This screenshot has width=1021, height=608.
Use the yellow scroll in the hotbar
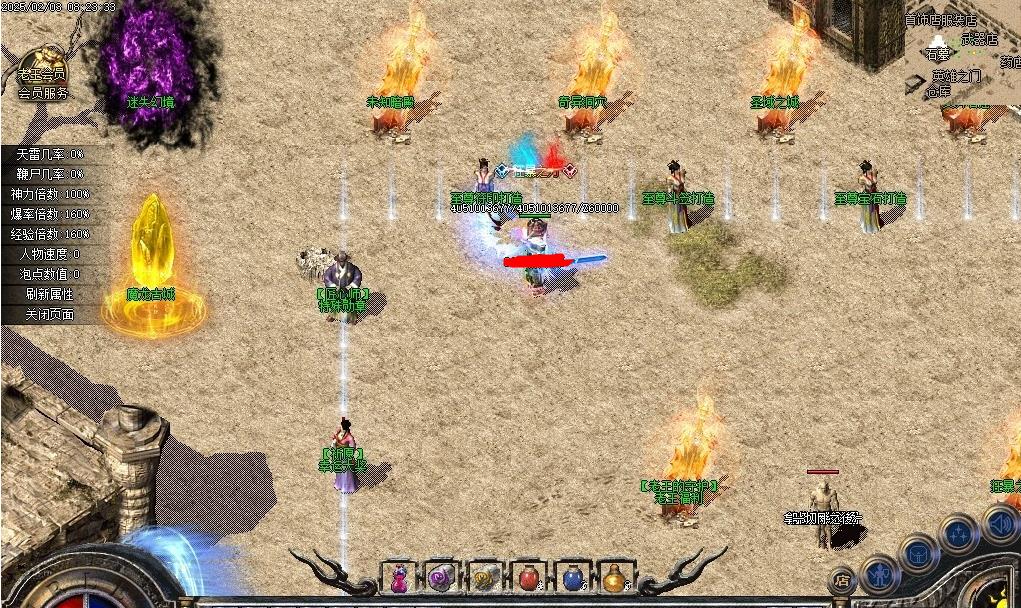(485, 577)
